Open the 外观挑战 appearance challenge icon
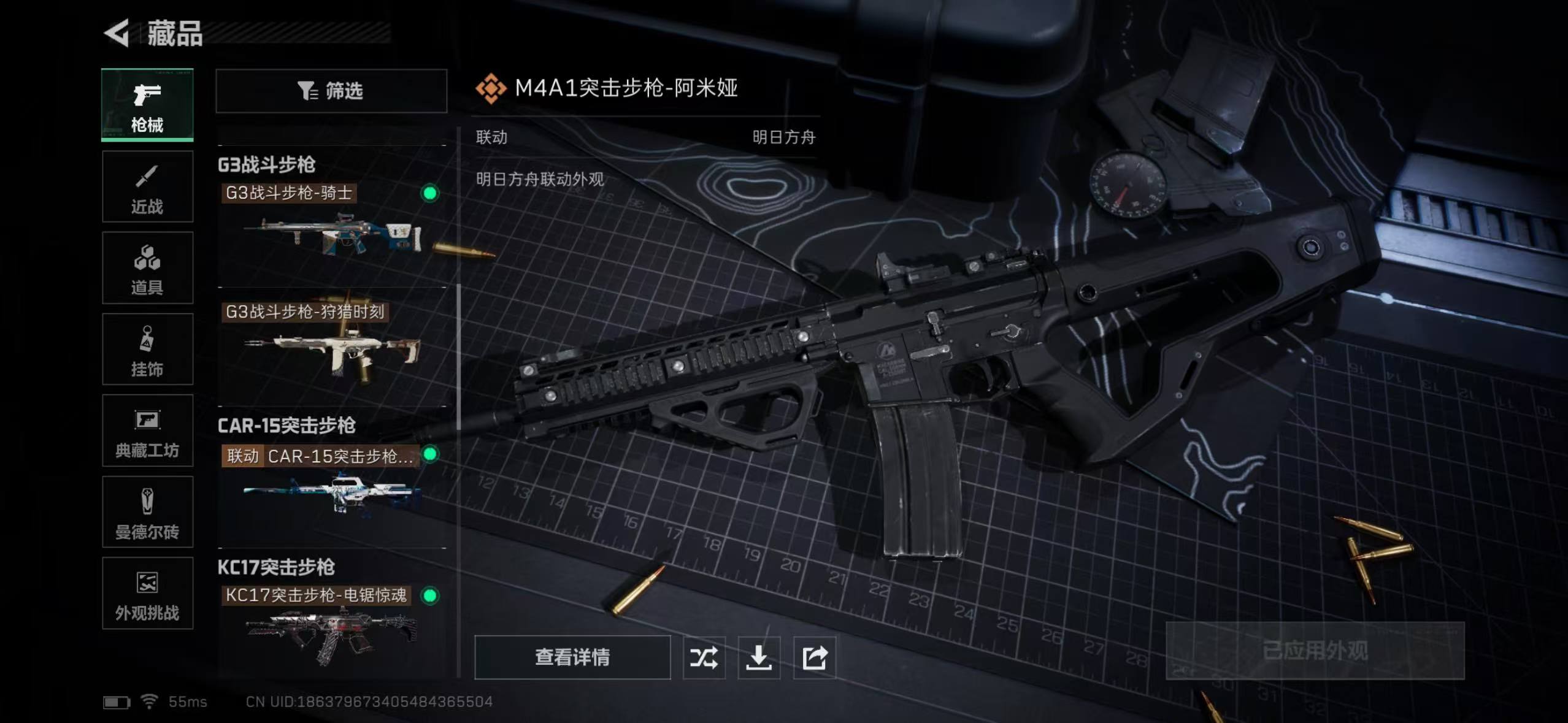 click(x=147, y=594)
